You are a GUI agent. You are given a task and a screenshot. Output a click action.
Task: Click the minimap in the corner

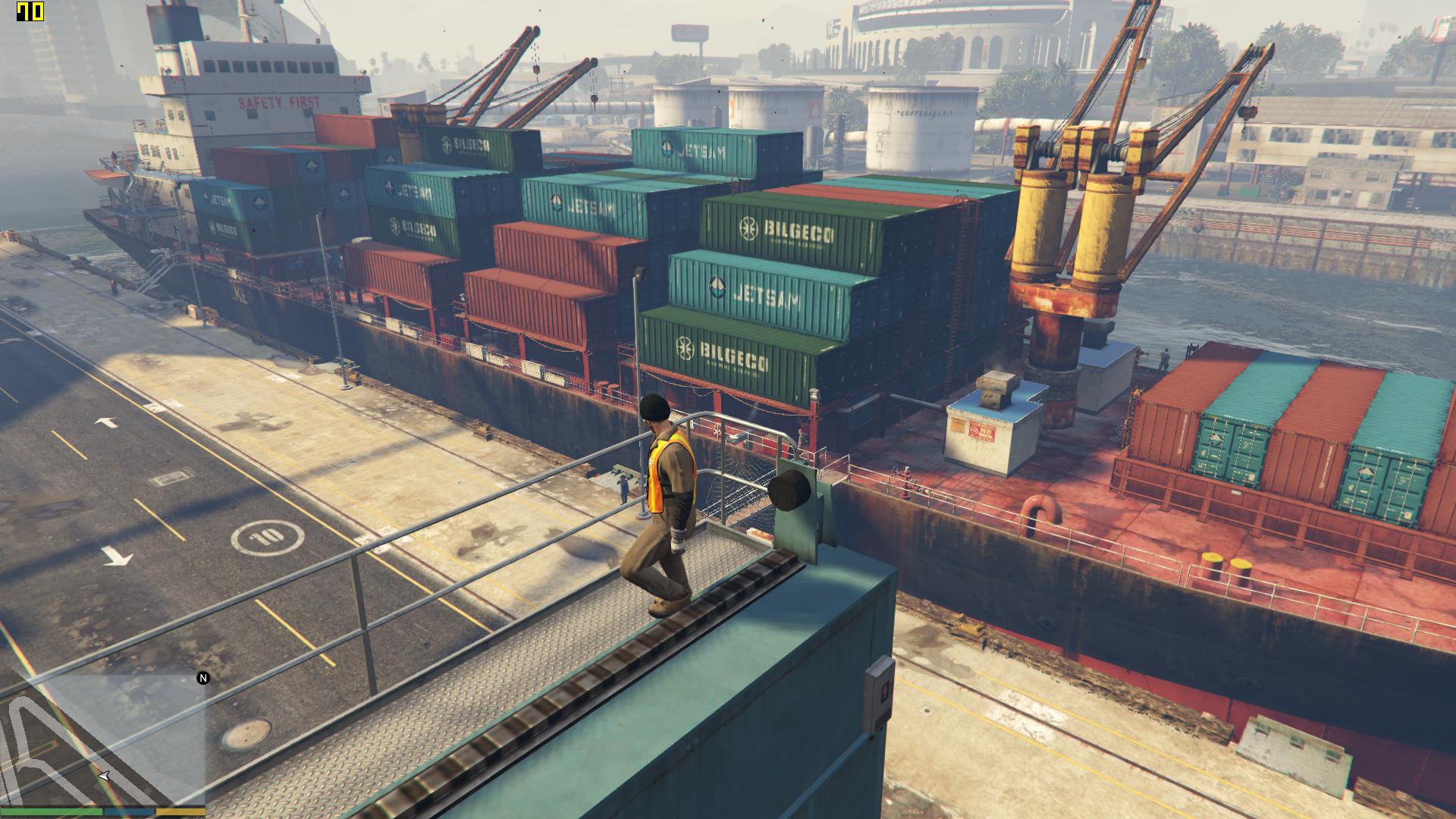click(102, 739)
